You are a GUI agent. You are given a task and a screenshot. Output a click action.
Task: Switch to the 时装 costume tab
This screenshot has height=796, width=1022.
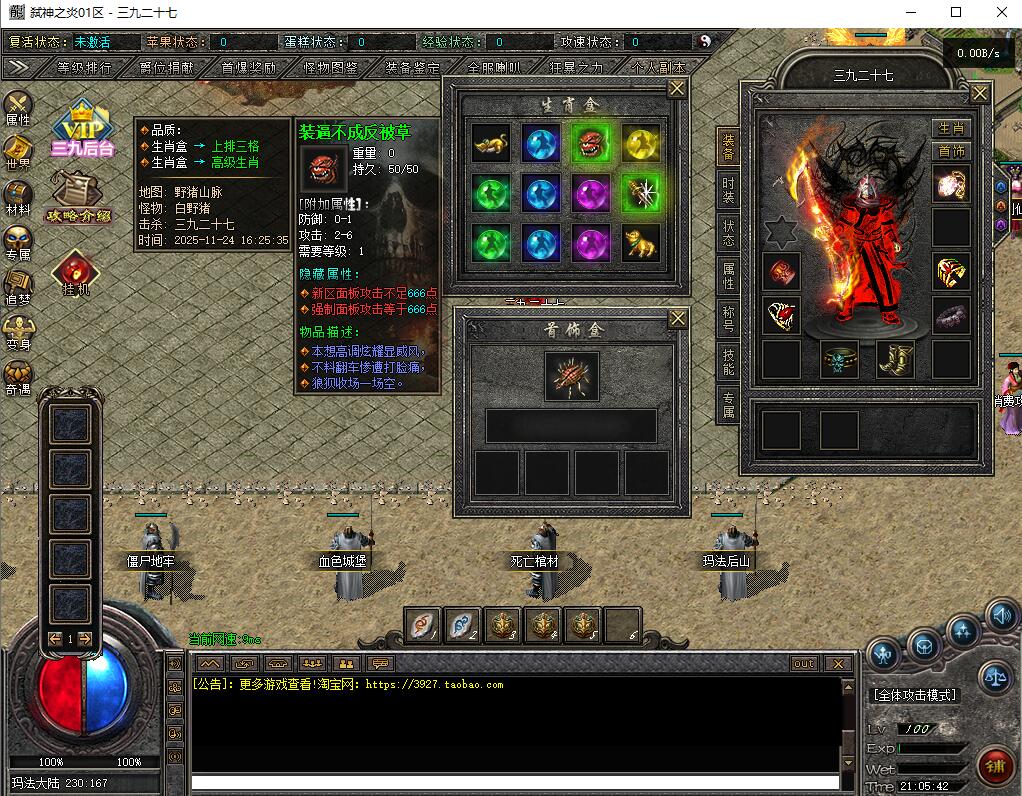[x=728, y=191]
